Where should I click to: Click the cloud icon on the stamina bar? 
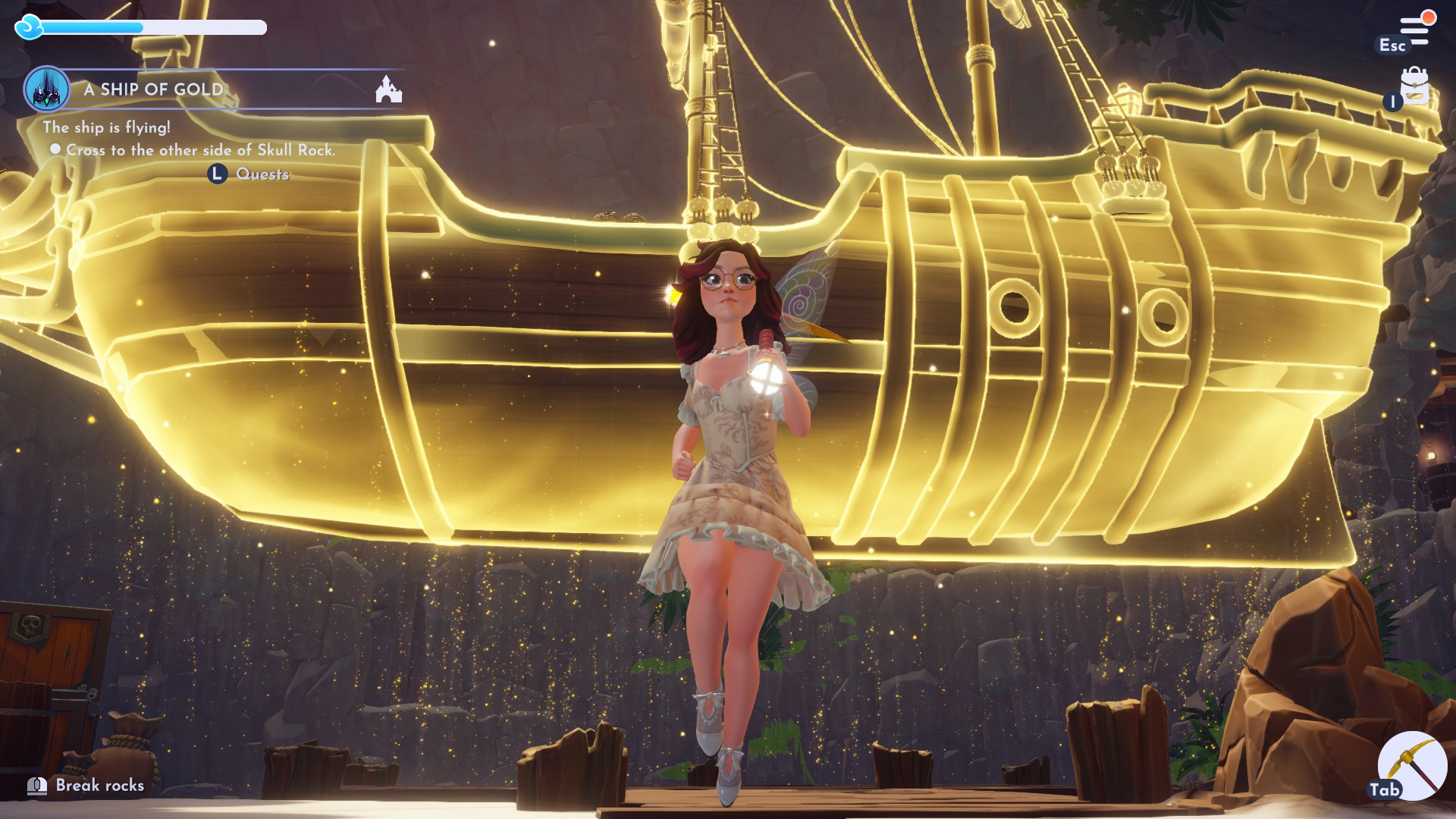coord(29,28)
